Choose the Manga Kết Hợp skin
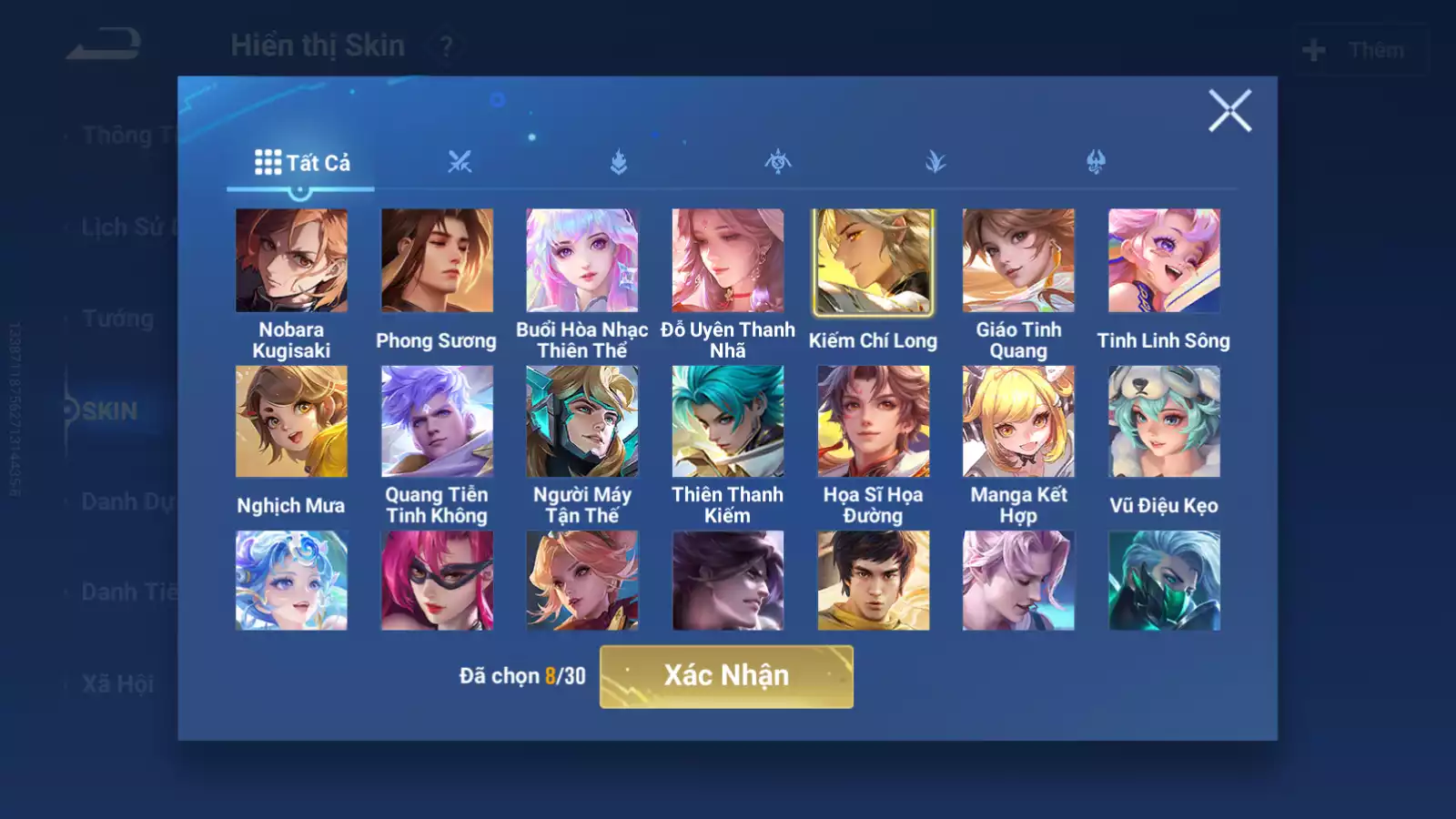Screen dimensions: 1456x819 click(1018, 421)
